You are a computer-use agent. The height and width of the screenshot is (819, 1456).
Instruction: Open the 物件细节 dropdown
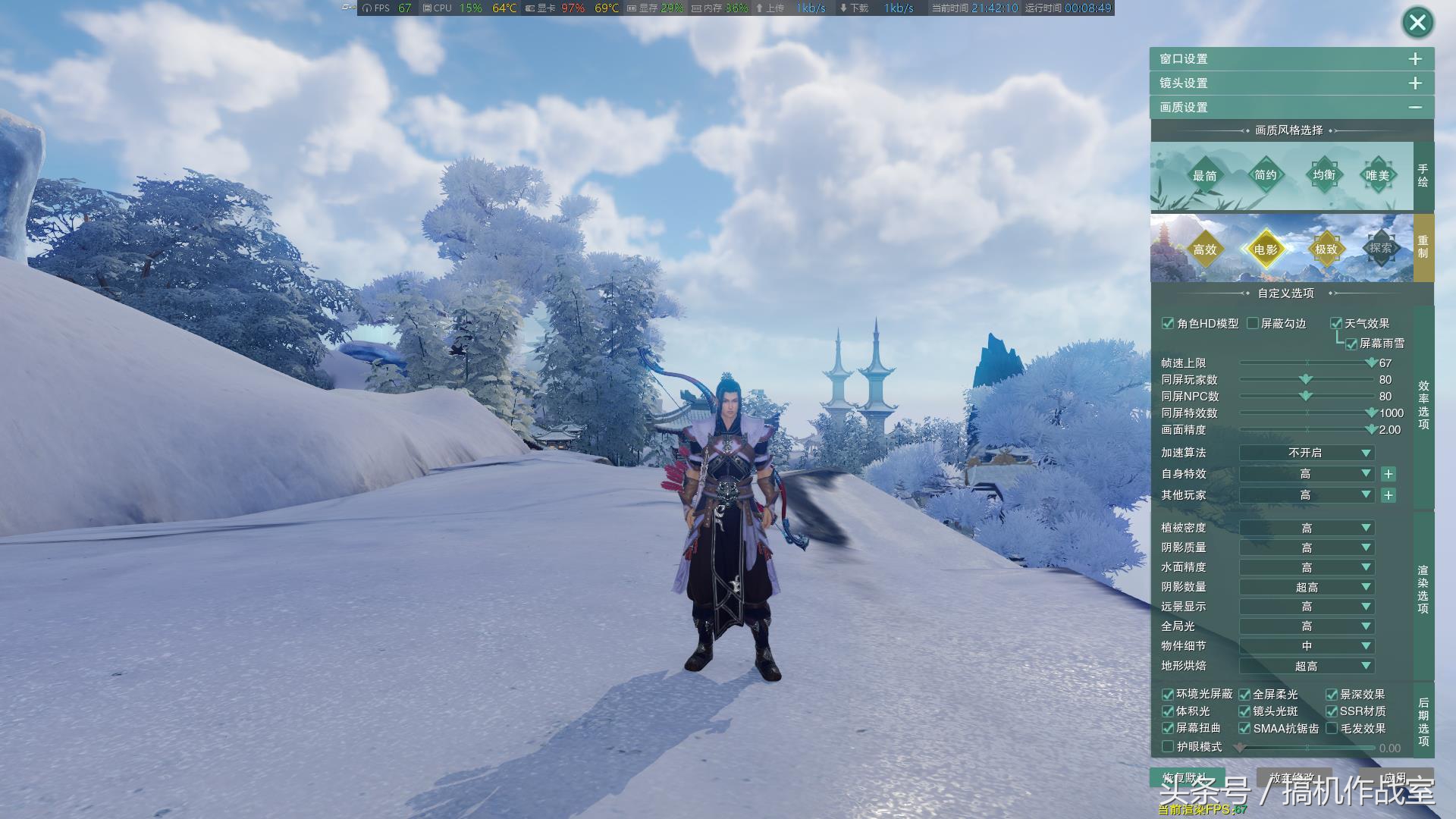pyautogui.click(x=1306, y=646)
